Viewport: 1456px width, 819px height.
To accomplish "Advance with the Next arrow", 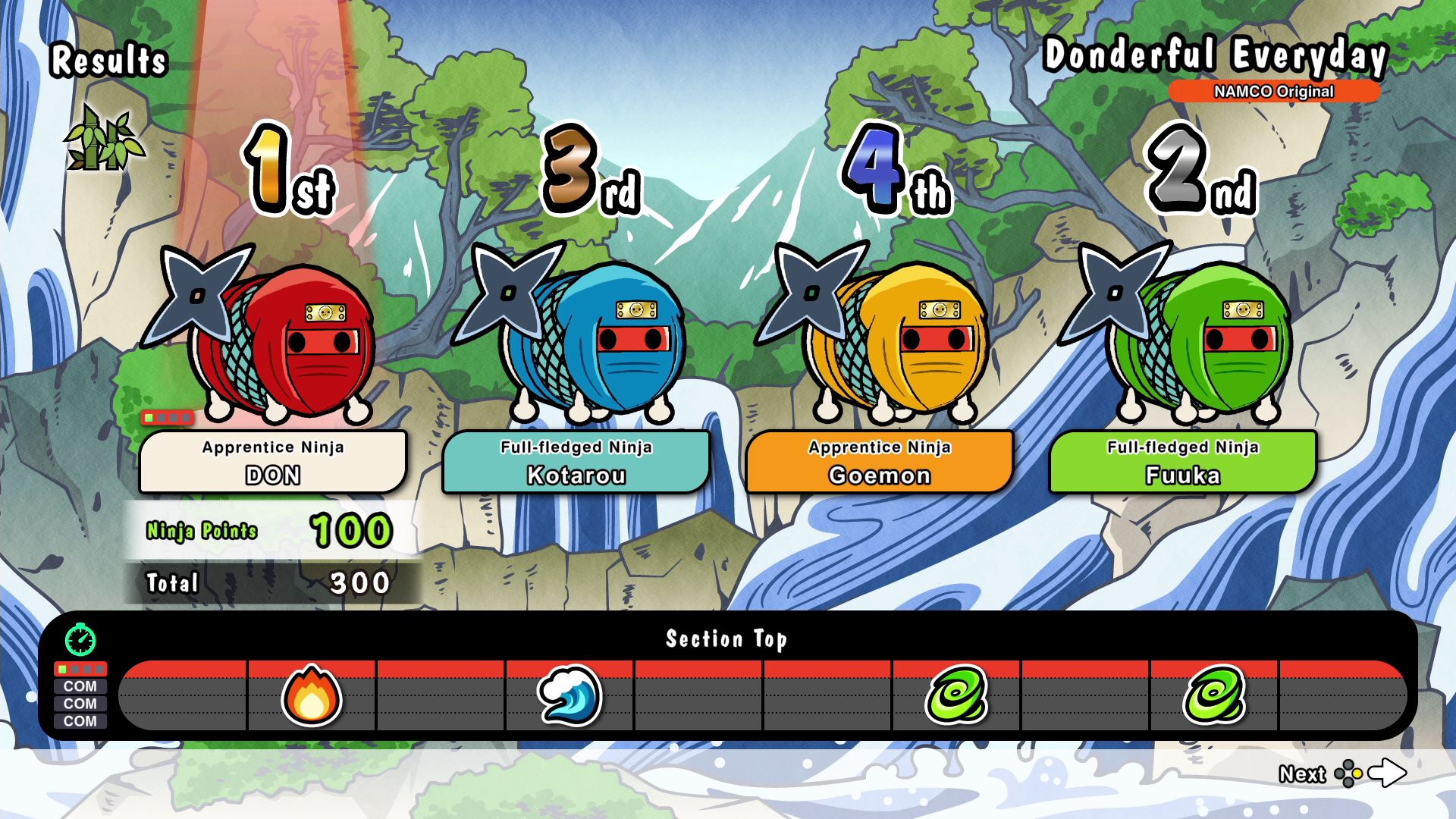I will [1387, 773].
